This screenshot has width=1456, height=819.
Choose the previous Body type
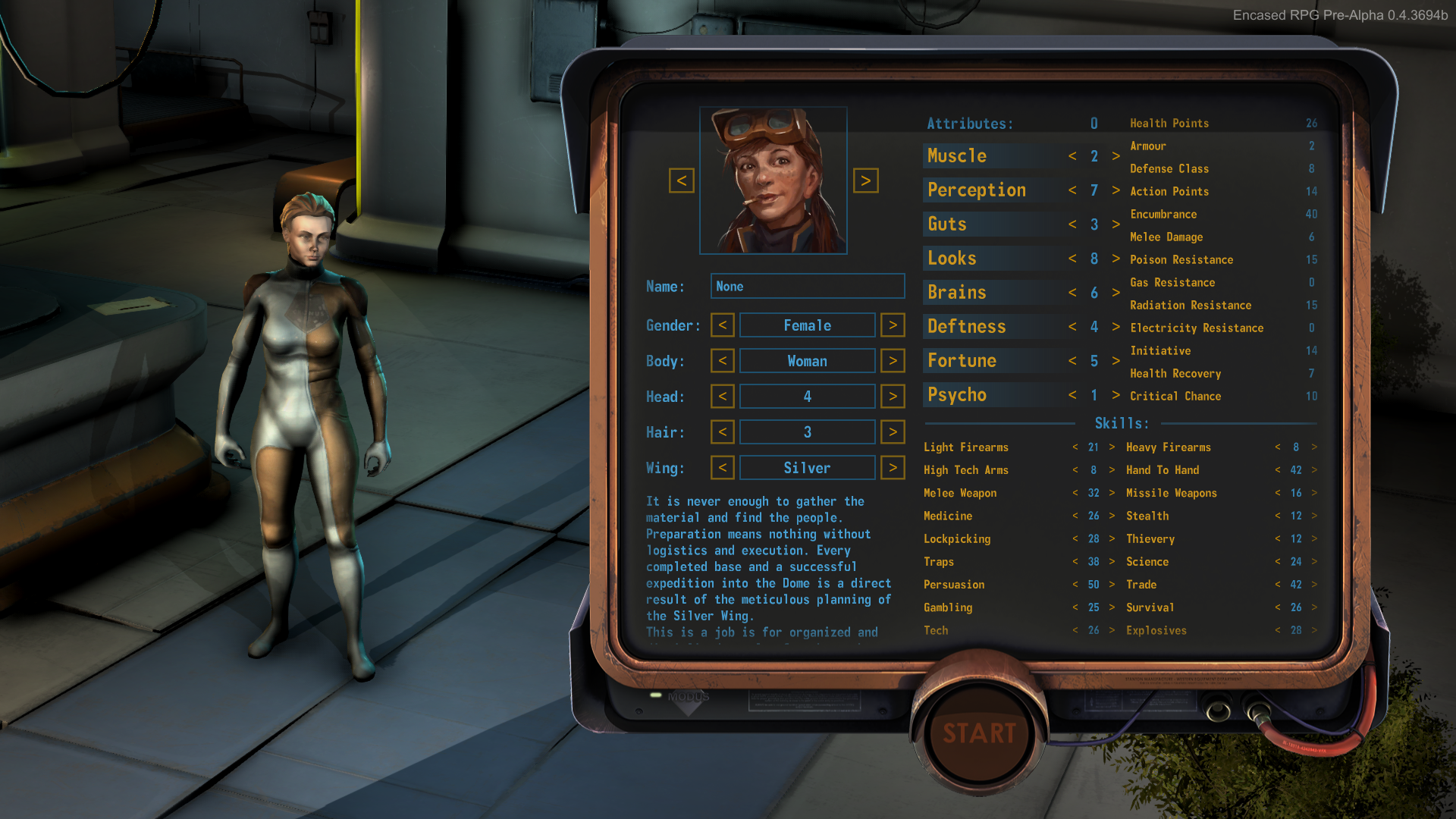tap(722, 361)
